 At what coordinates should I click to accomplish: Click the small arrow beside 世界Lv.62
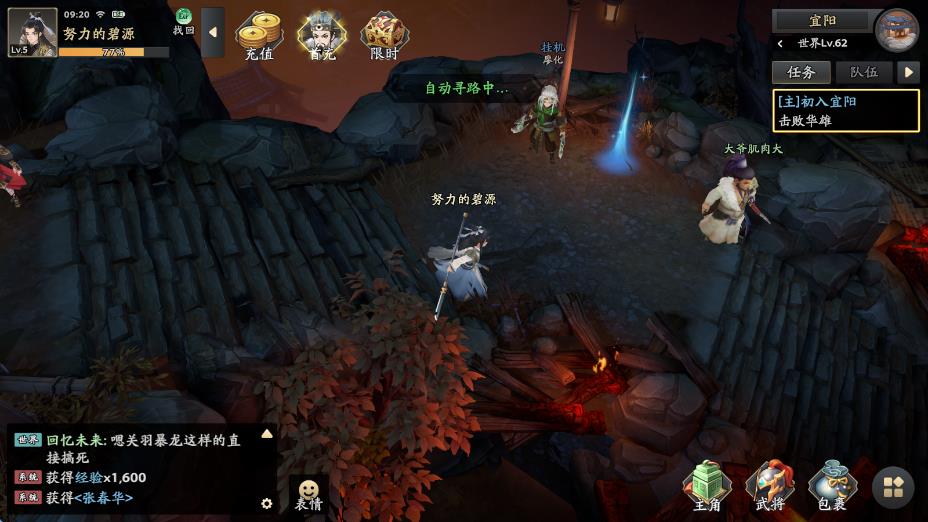click(x=780, y=44)
